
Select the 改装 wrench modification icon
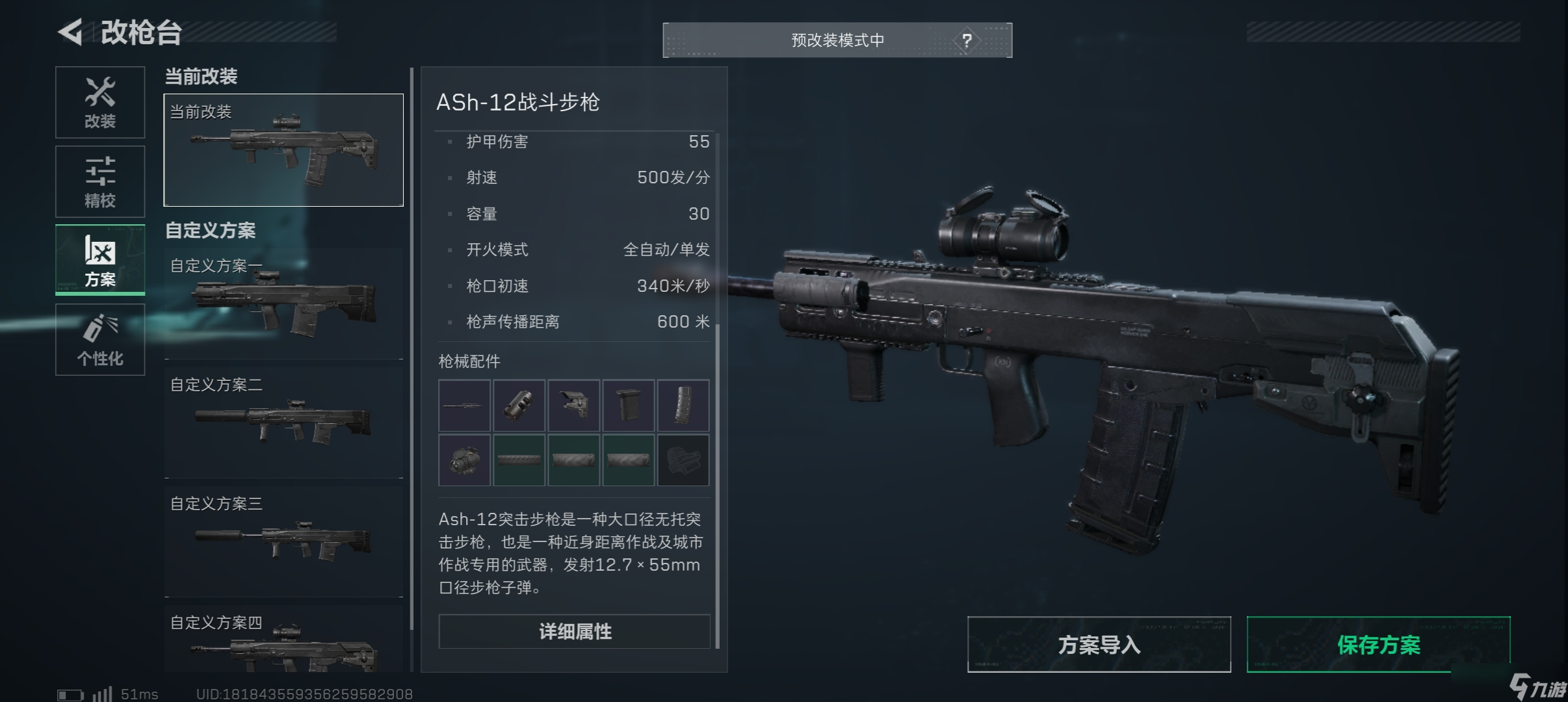(100, 102)
